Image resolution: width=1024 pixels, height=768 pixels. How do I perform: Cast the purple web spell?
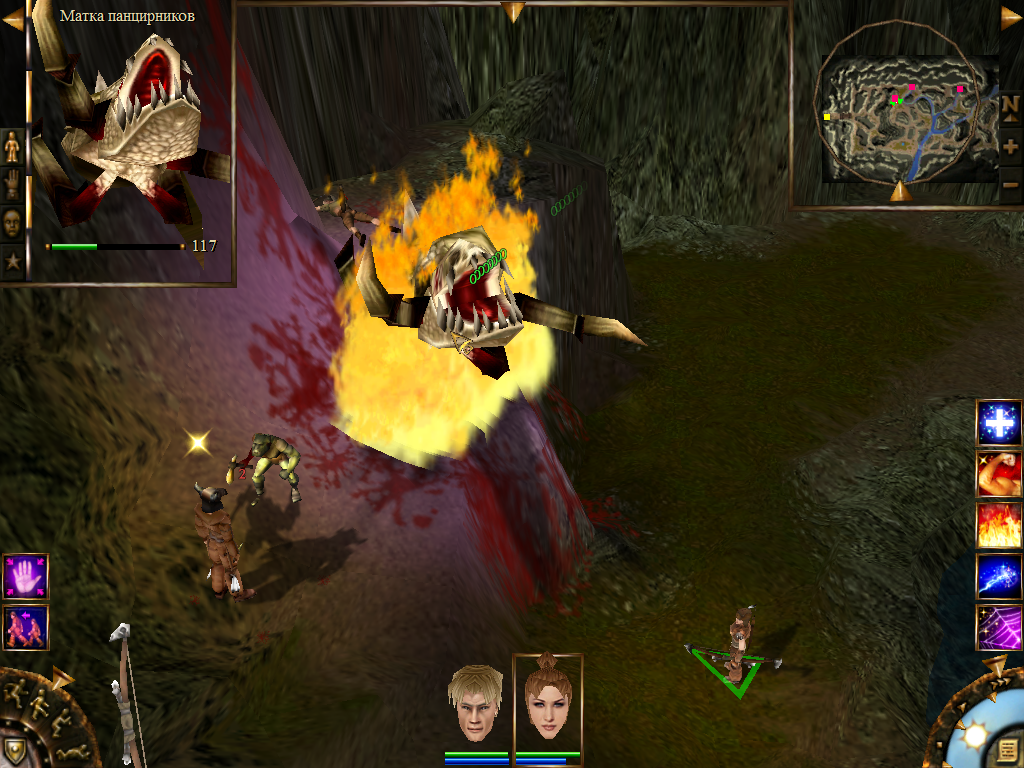pyautogui.click(x=998, y=627)
